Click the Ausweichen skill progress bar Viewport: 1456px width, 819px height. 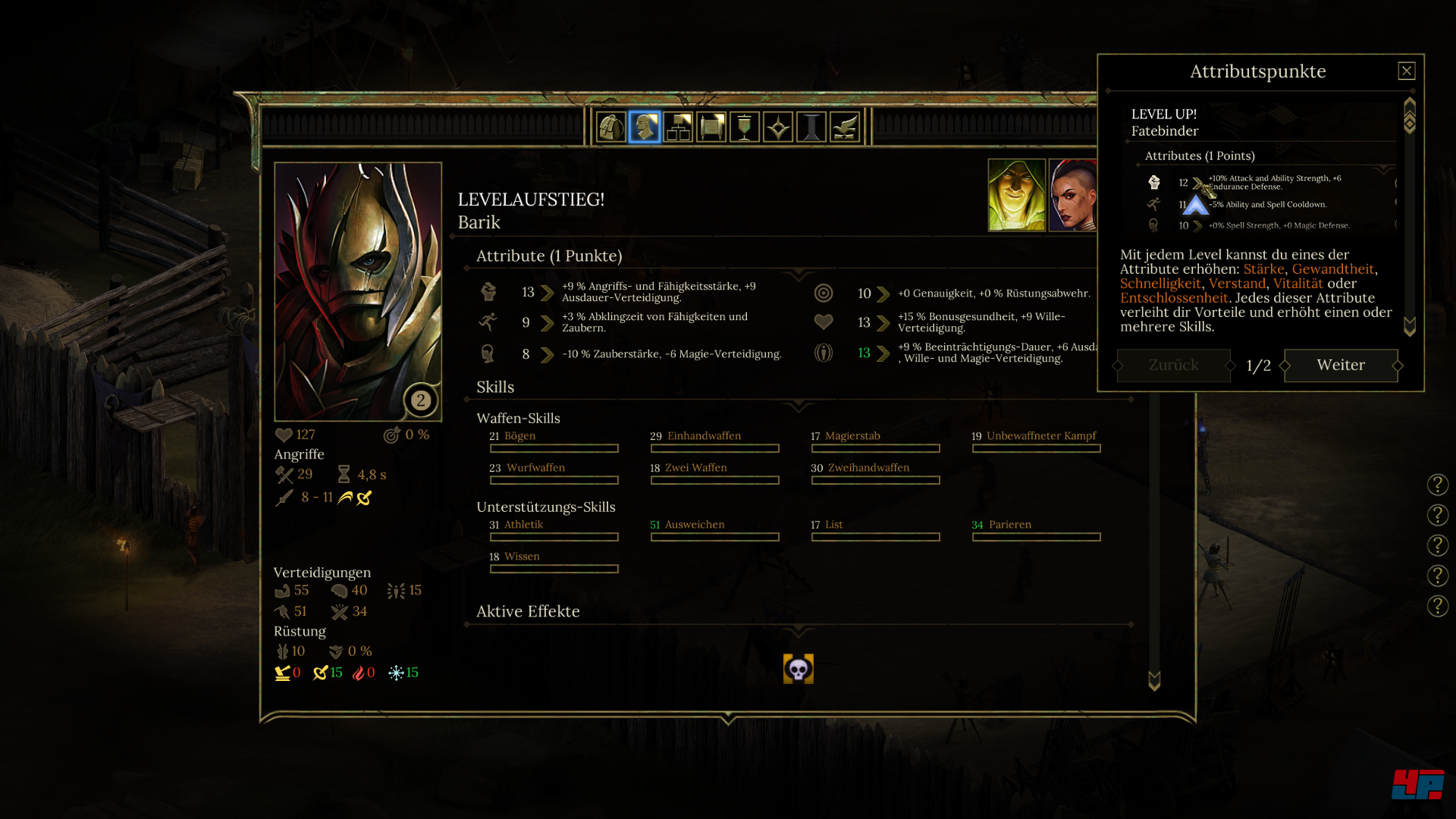[714, 537]
